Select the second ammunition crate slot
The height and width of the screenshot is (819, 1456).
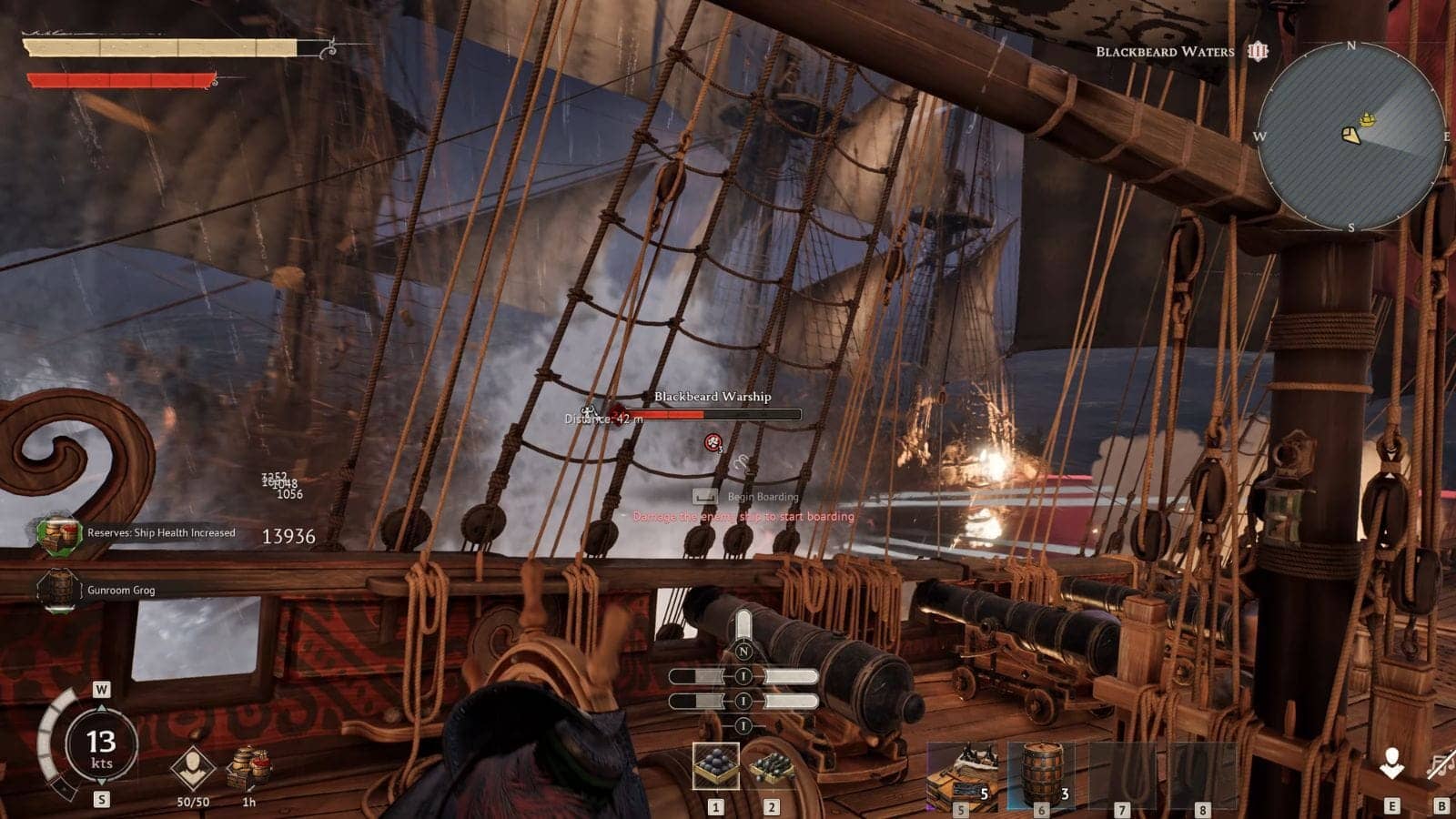click(772, 767)
